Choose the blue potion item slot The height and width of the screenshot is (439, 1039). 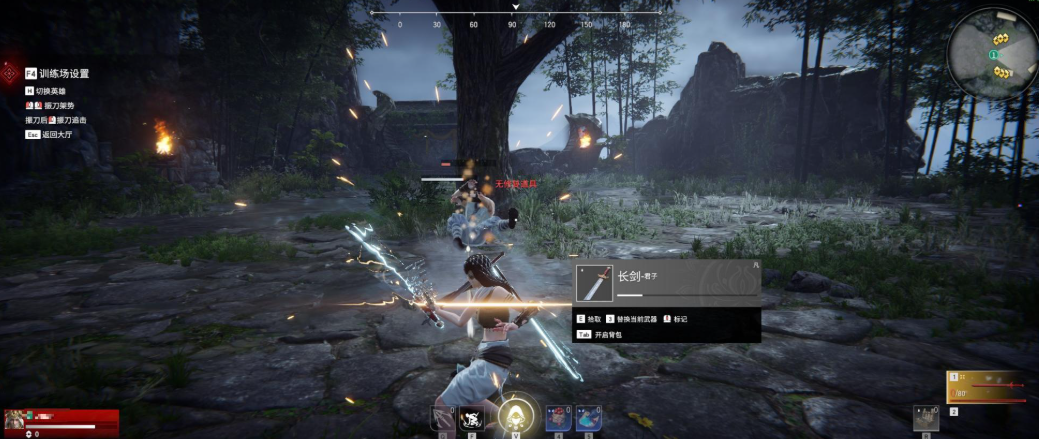coord(588,418)
